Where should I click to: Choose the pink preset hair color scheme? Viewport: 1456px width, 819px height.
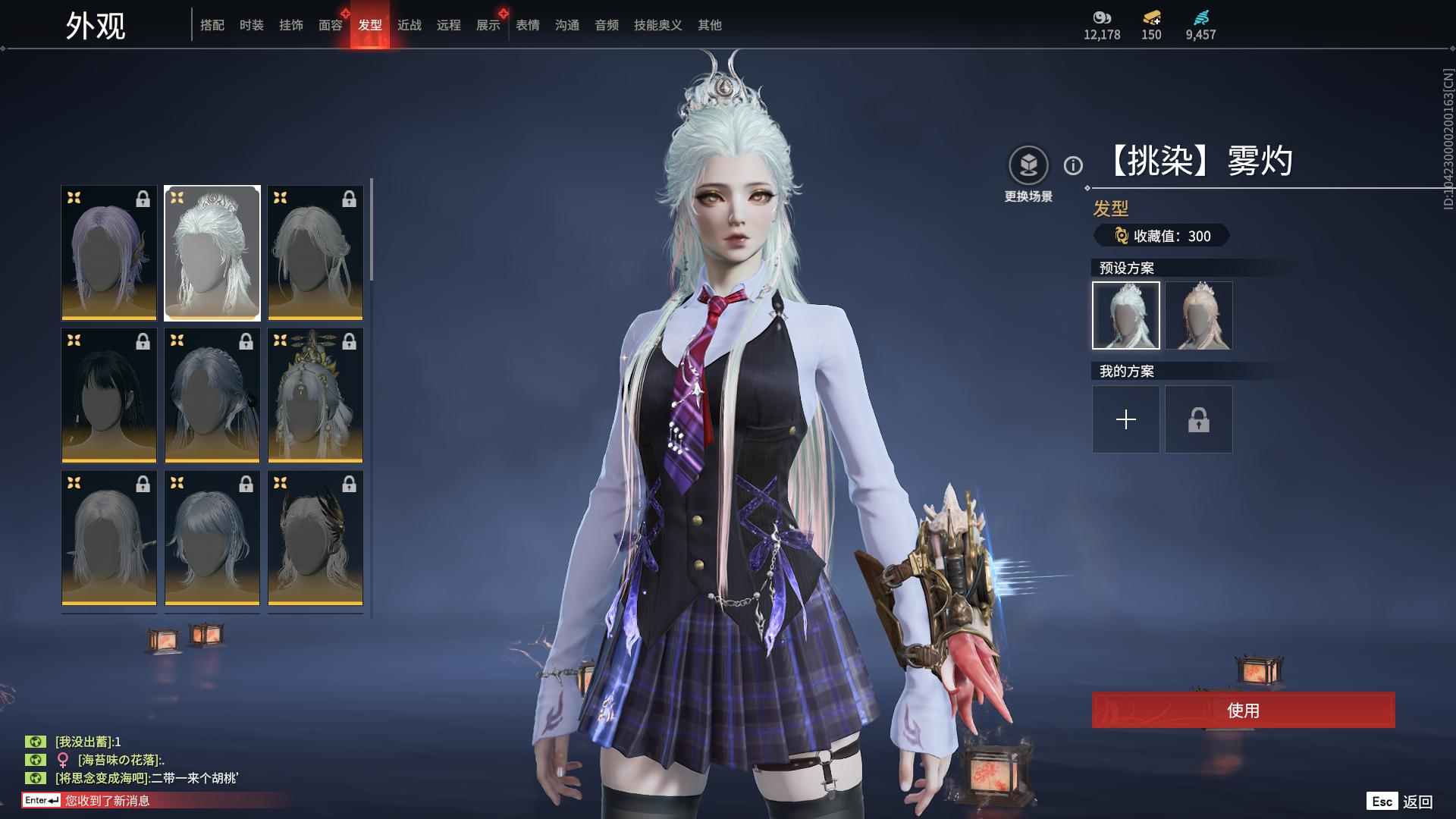(1199, 315)
